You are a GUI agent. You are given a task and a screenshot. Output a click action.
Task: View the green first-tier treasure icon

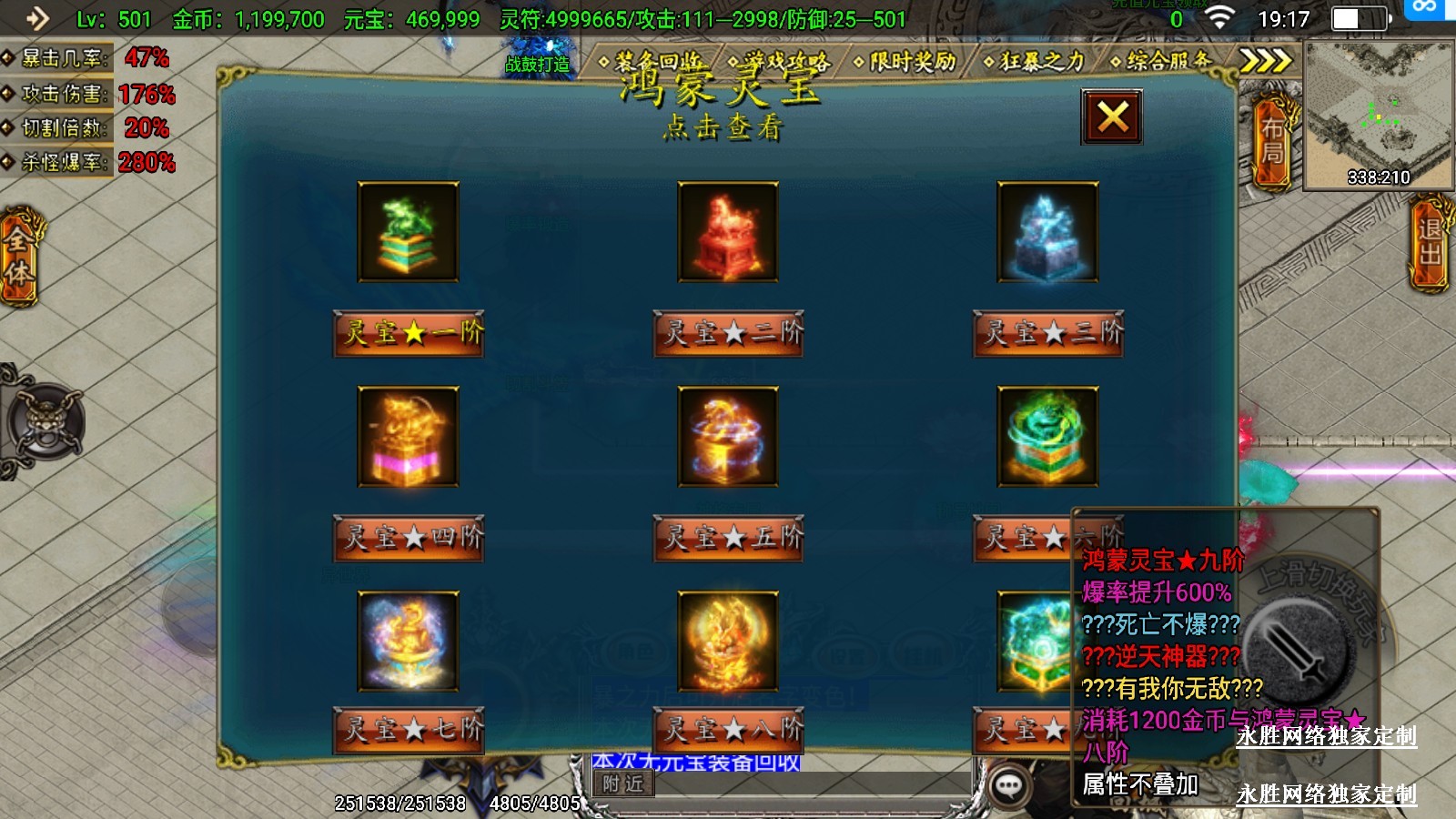pyautogui.click(x=409, y=232)
